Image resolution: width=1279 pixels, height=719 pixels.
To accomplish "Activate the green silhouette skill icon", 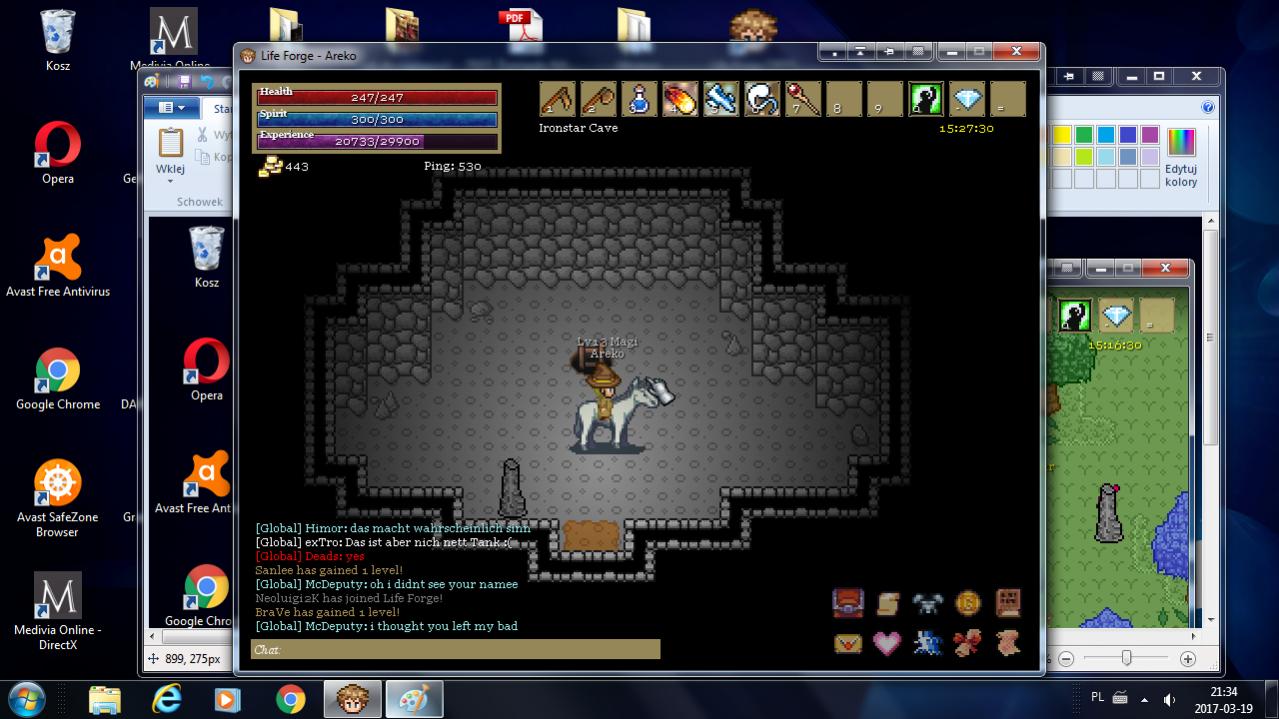I will click(x=926, y=99).
